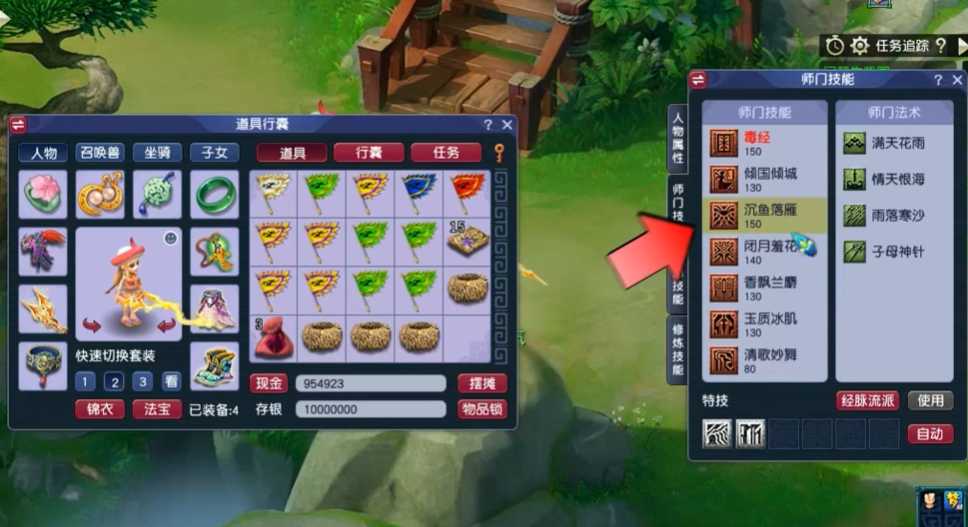This screenshot has height=527, width=968.
Task: Select the red sack item slot
Action: [273, 337]
